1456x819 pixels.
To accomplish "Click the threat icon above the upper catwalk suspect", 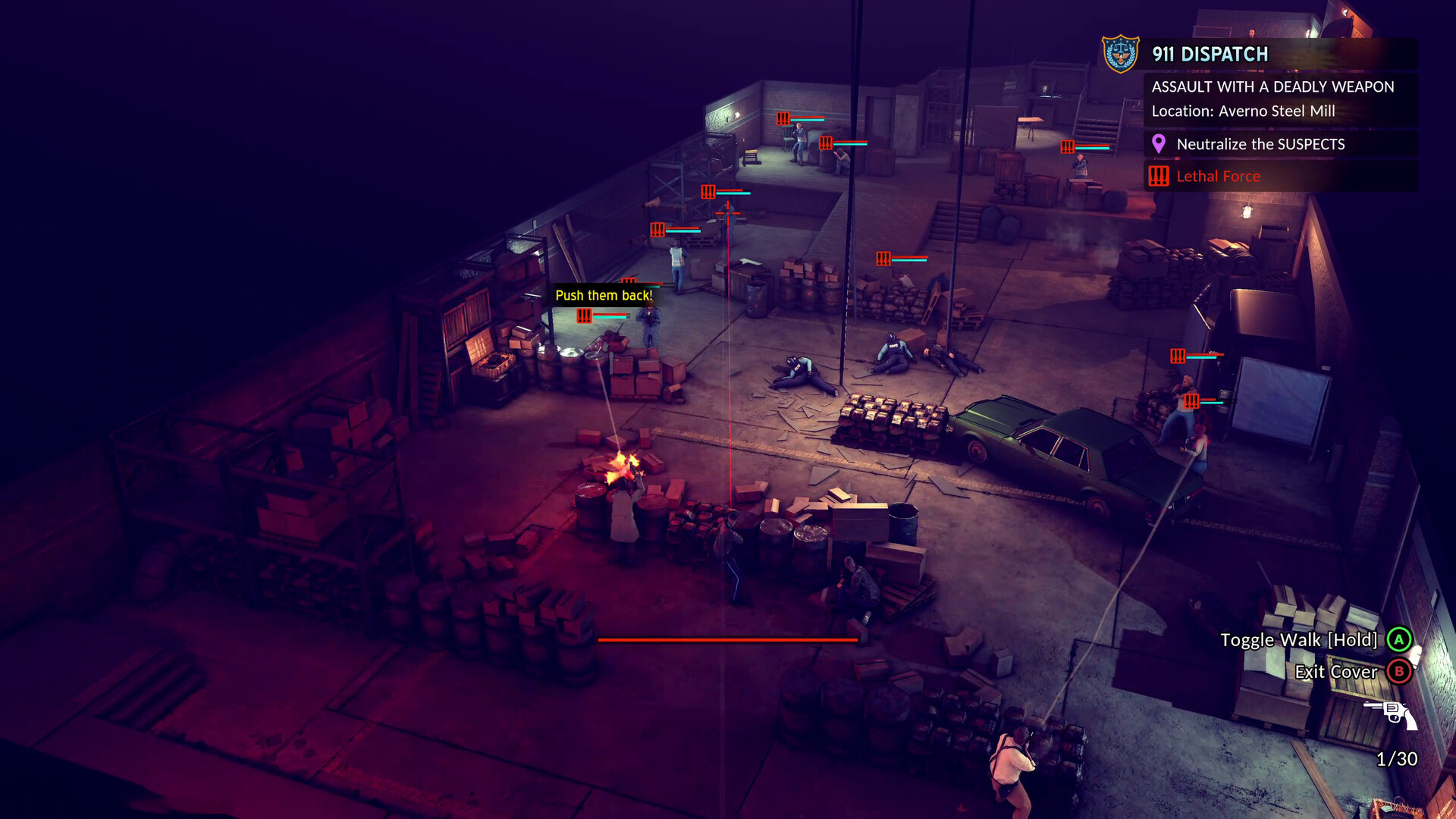I will pyautogui.click(x=783, y=118).
